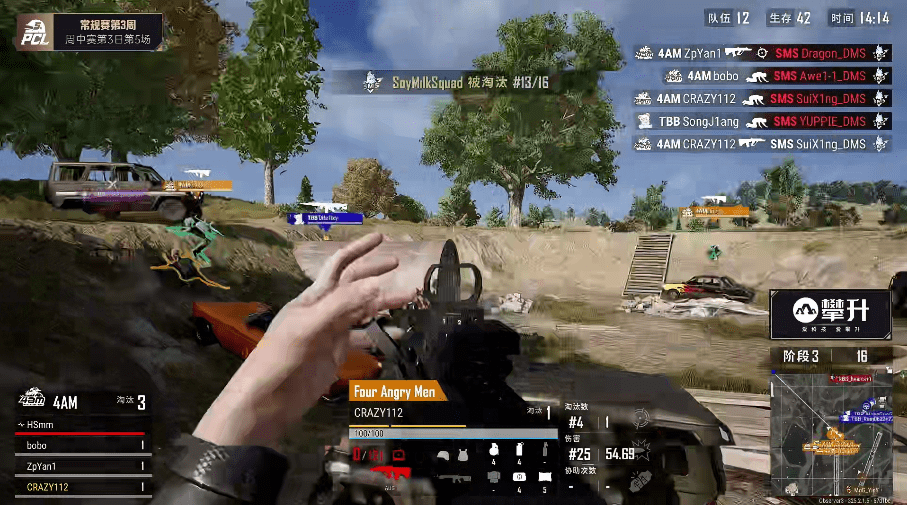The image size is (907, 505).
Task: Select teammate HSmm in the 4AM roster
Action: (x=80, y=425)
